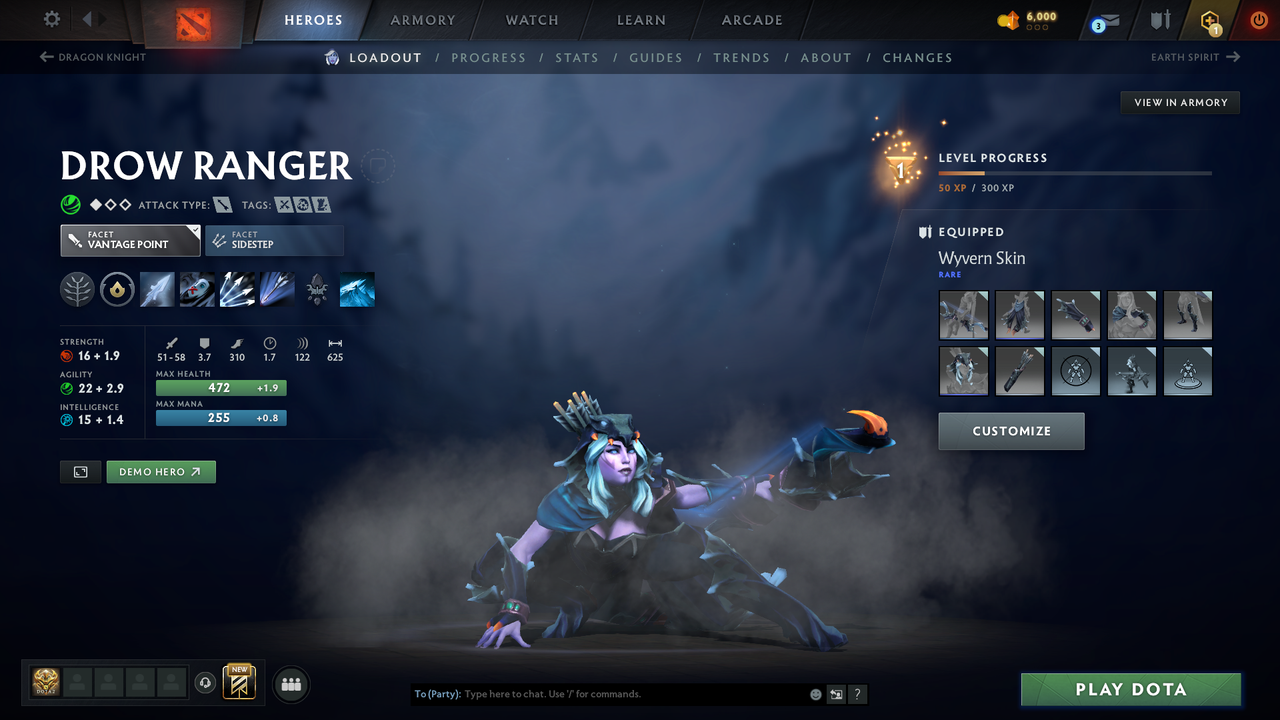Switch to the STATS tab

point(577,57)
